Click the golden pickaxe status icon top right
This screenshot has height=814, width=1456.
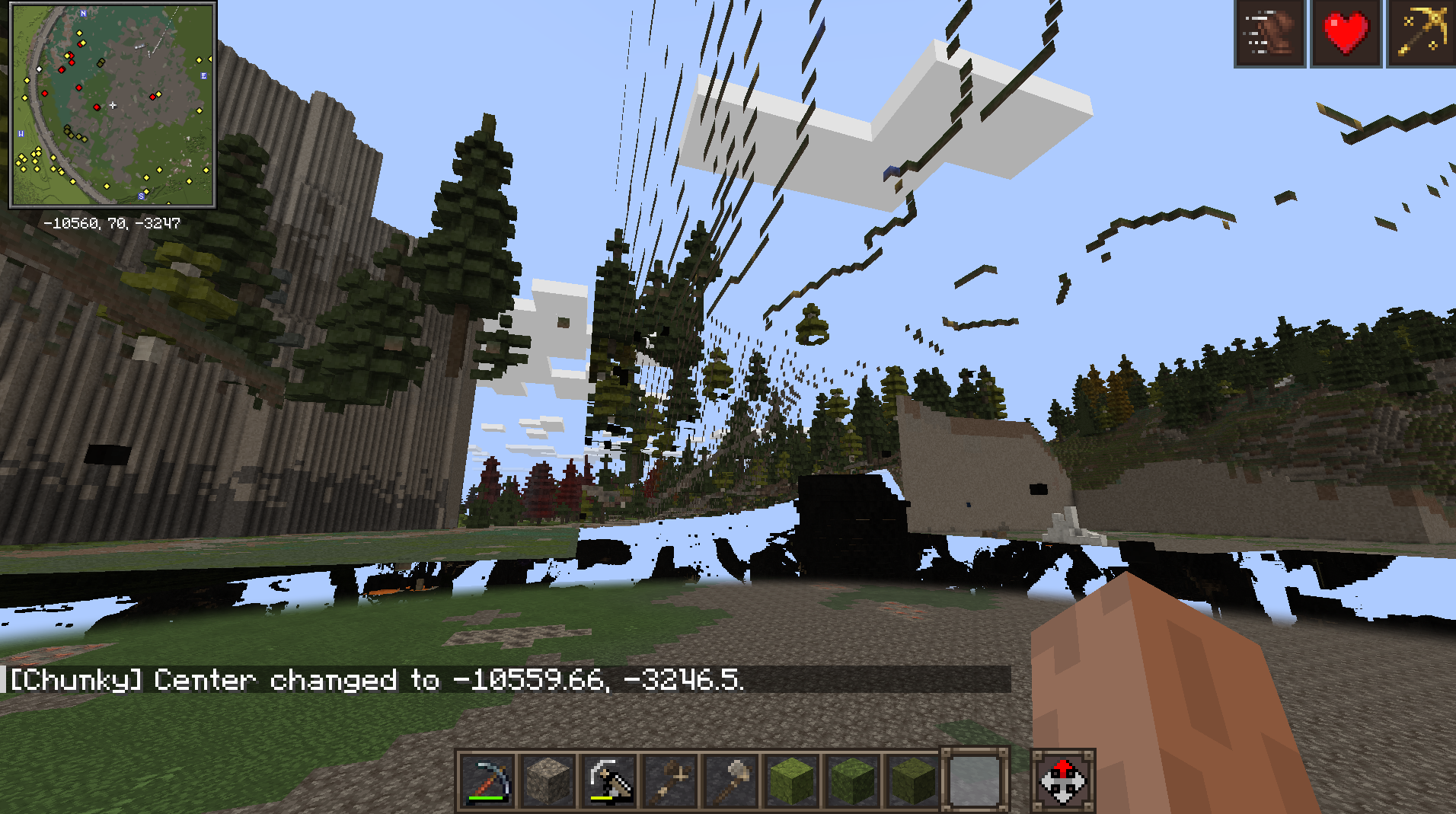click(x=1422, y=32)
